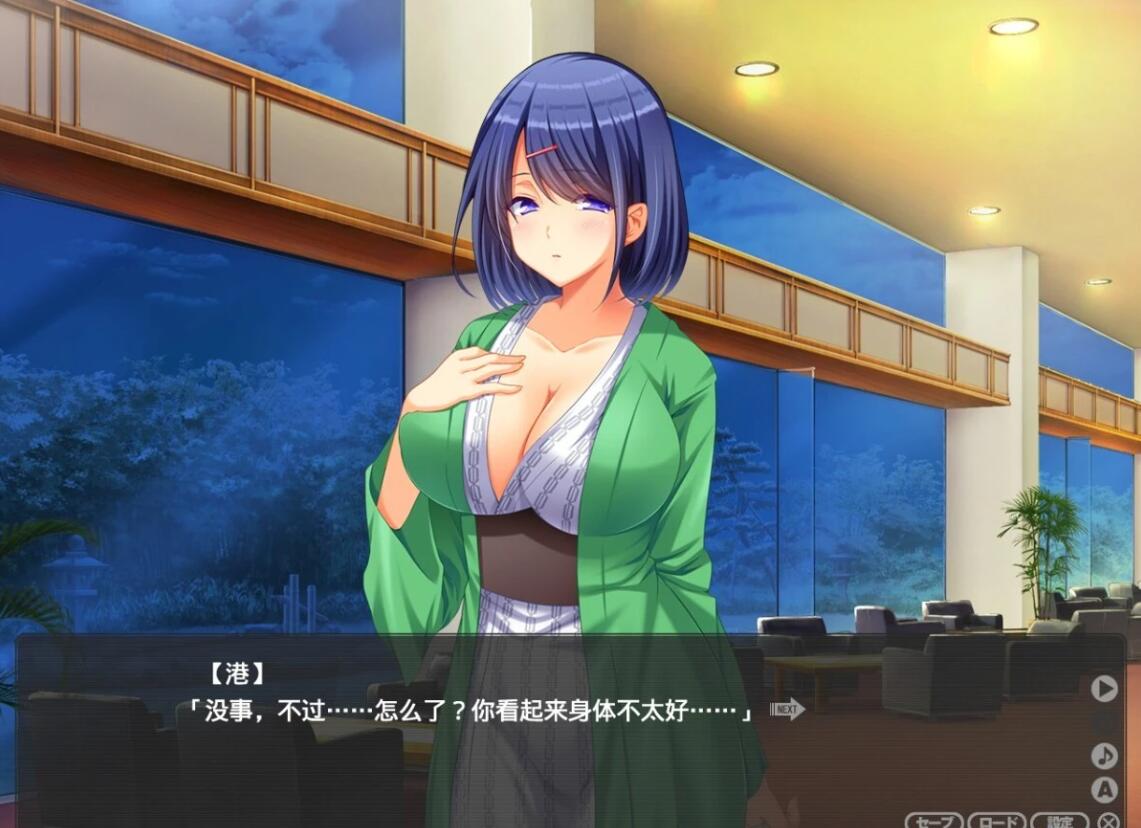Activate the play triangle skip button

[x=1103, y=688]
